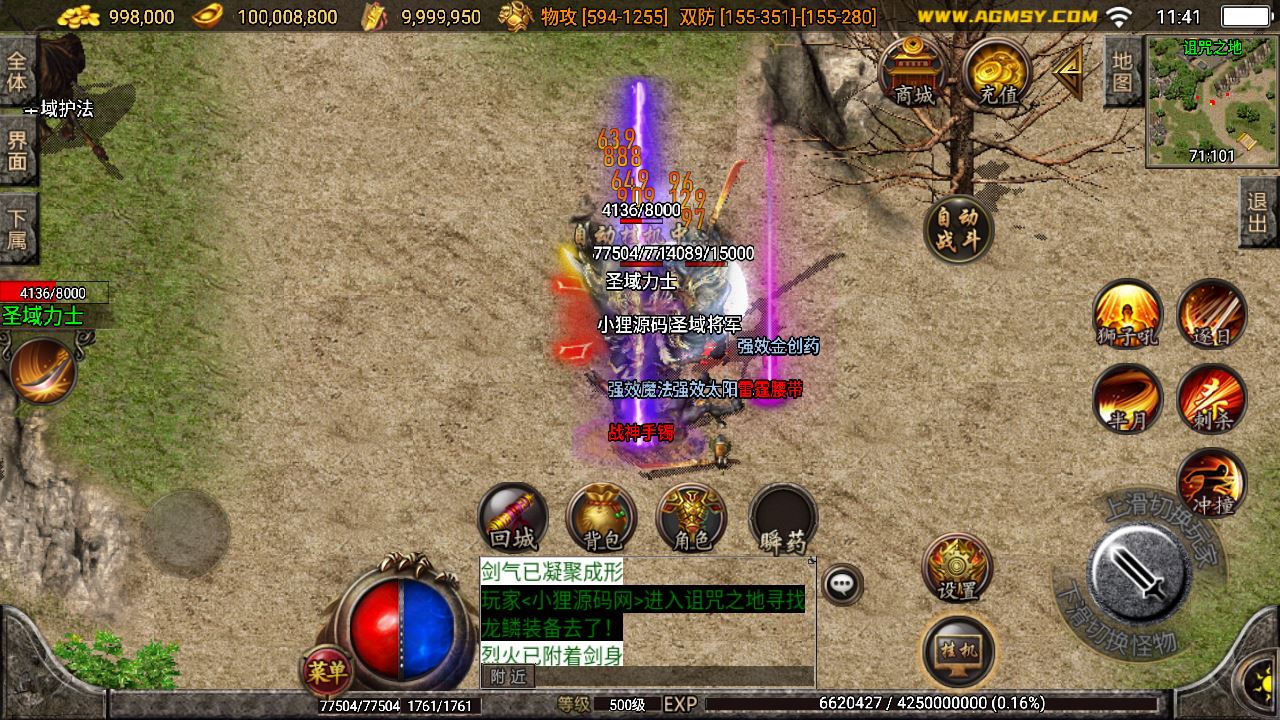Trigger the 冲撞 charge skill
The height and width of the screenshot is (720, 1280).
point(1211,483)
